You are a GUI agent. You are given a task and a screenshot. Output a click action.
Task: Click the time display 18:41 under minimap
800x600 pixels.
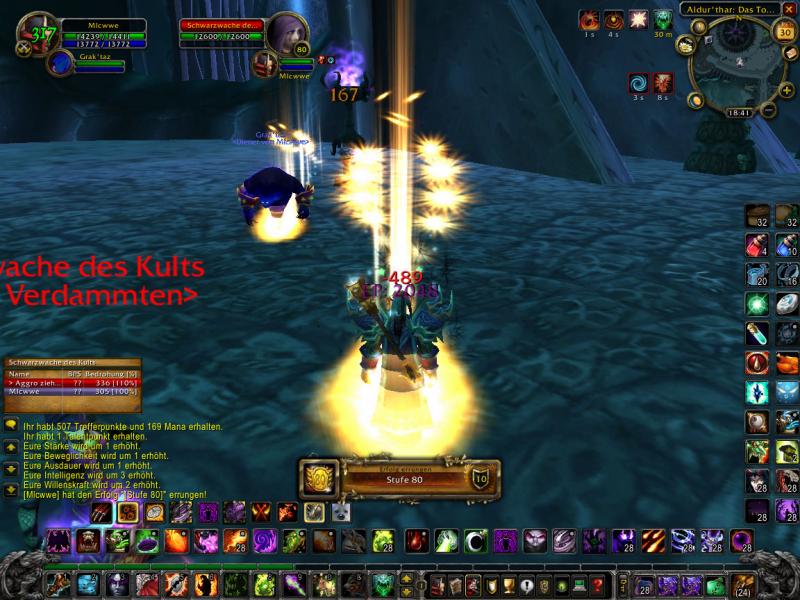coord(740,113)
